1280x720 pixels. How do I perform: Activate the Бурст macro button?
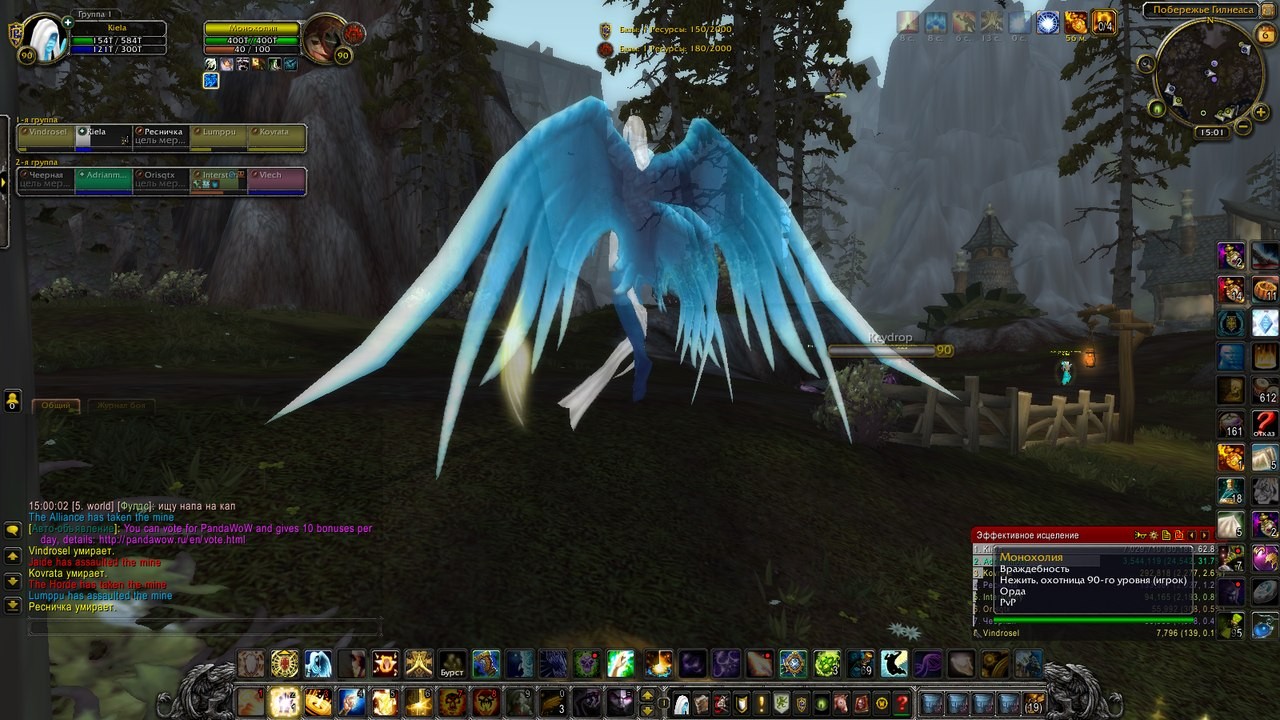[x=453, y=664]
